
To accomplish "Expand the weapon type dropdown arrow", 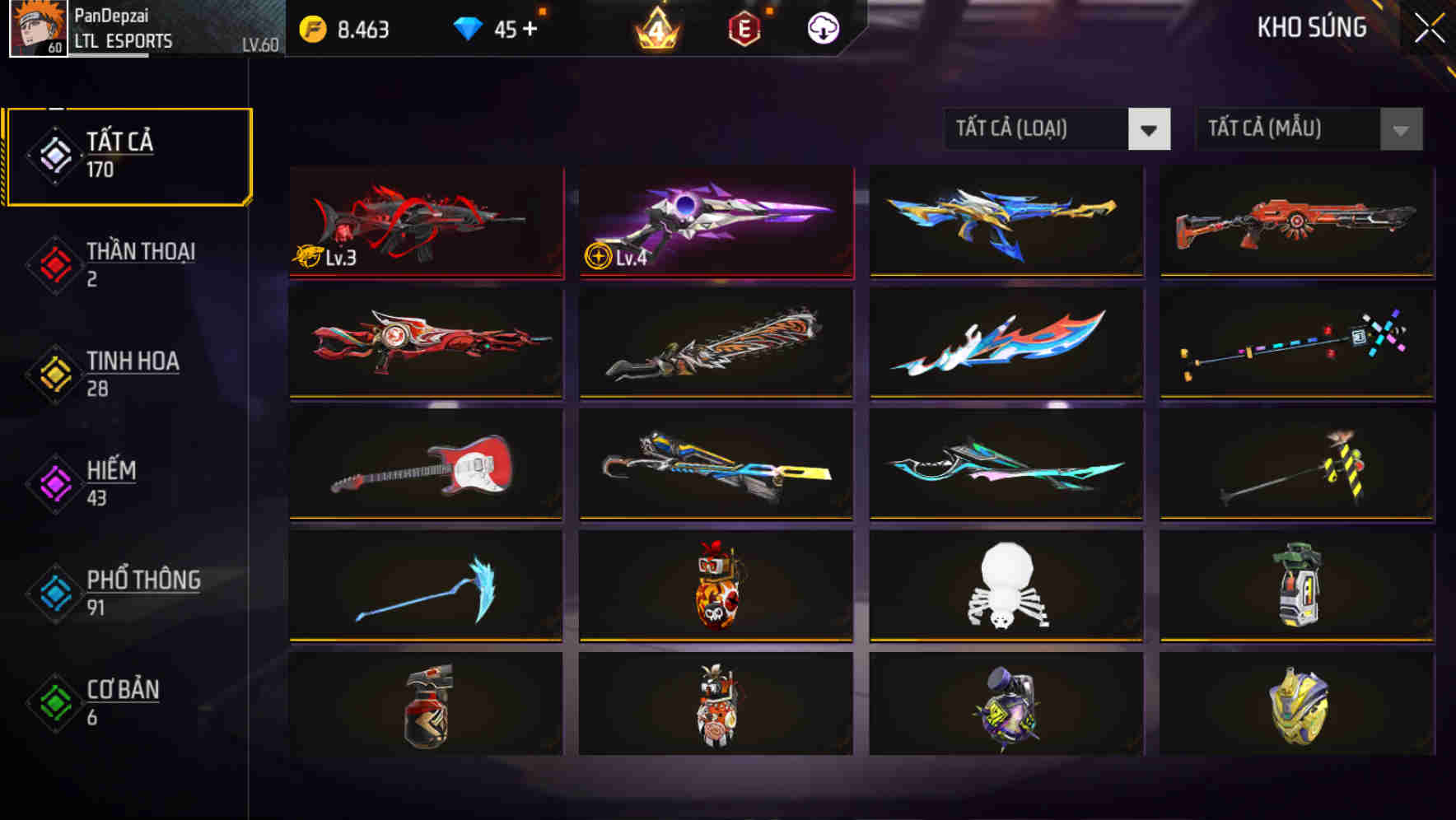I will (1150, 129).
